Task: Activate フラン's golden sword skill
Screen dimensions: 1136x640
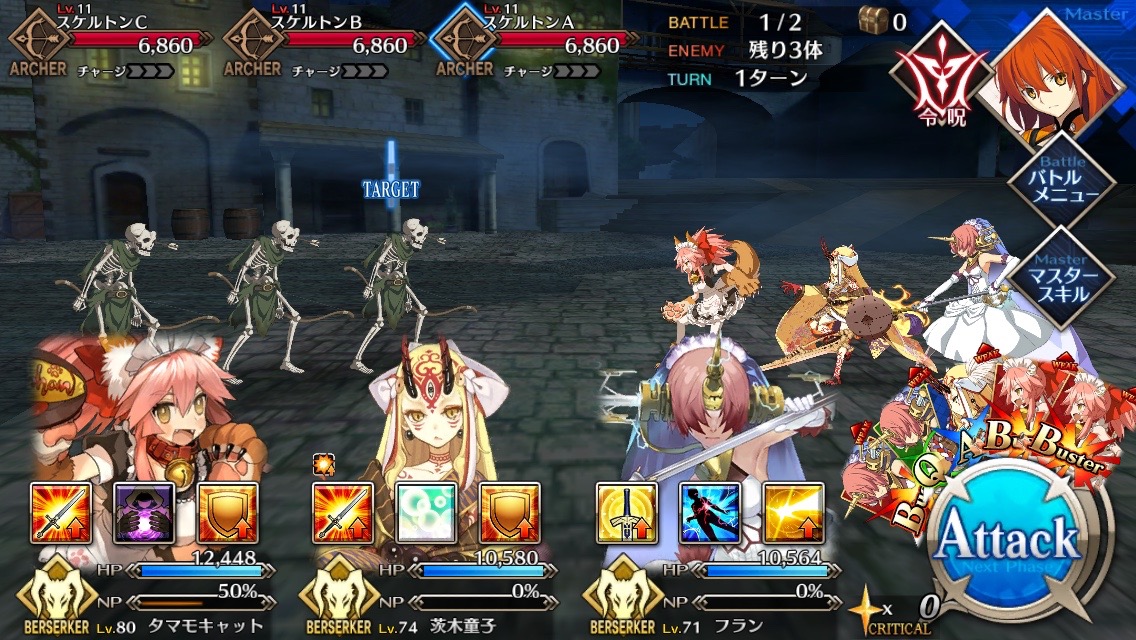Action: 627,513
